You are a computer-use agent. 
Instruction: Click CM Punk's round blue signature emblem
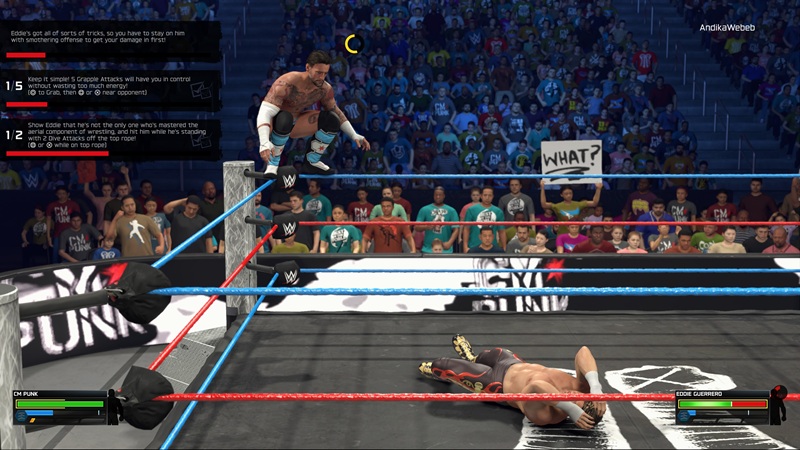[x=21, y=415]
